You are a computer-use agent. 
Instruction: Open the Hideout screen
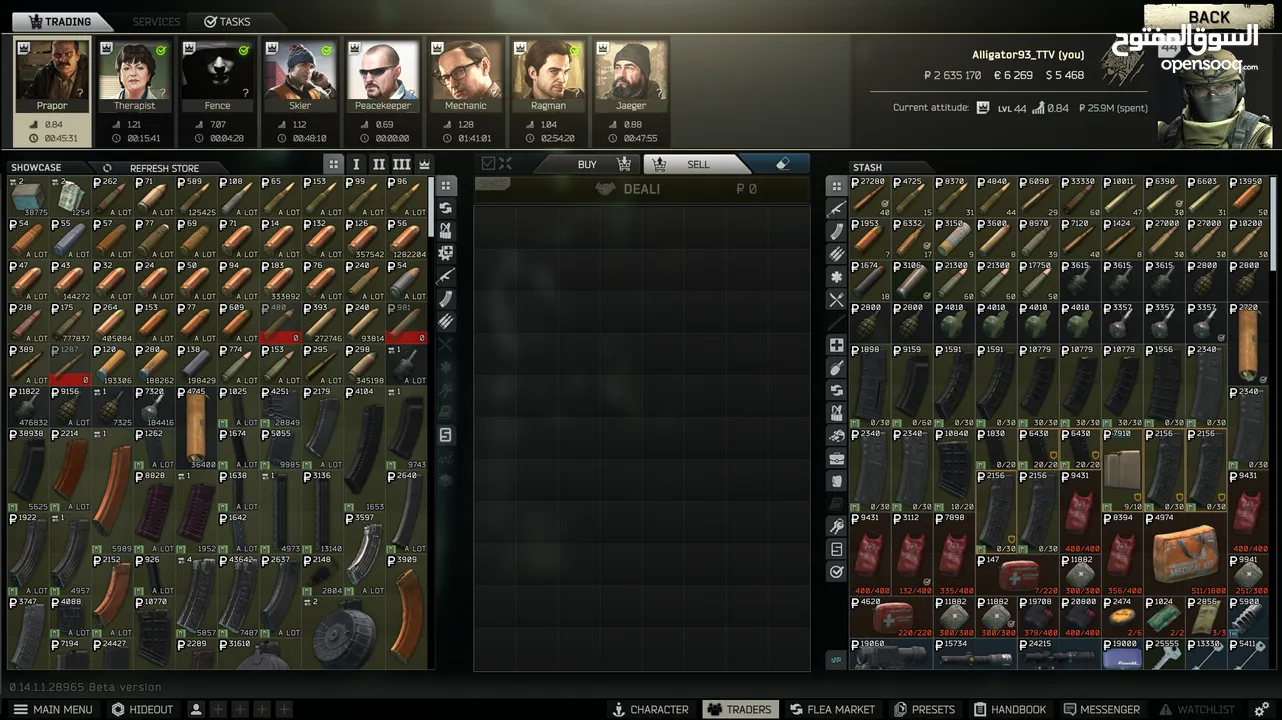142,709
